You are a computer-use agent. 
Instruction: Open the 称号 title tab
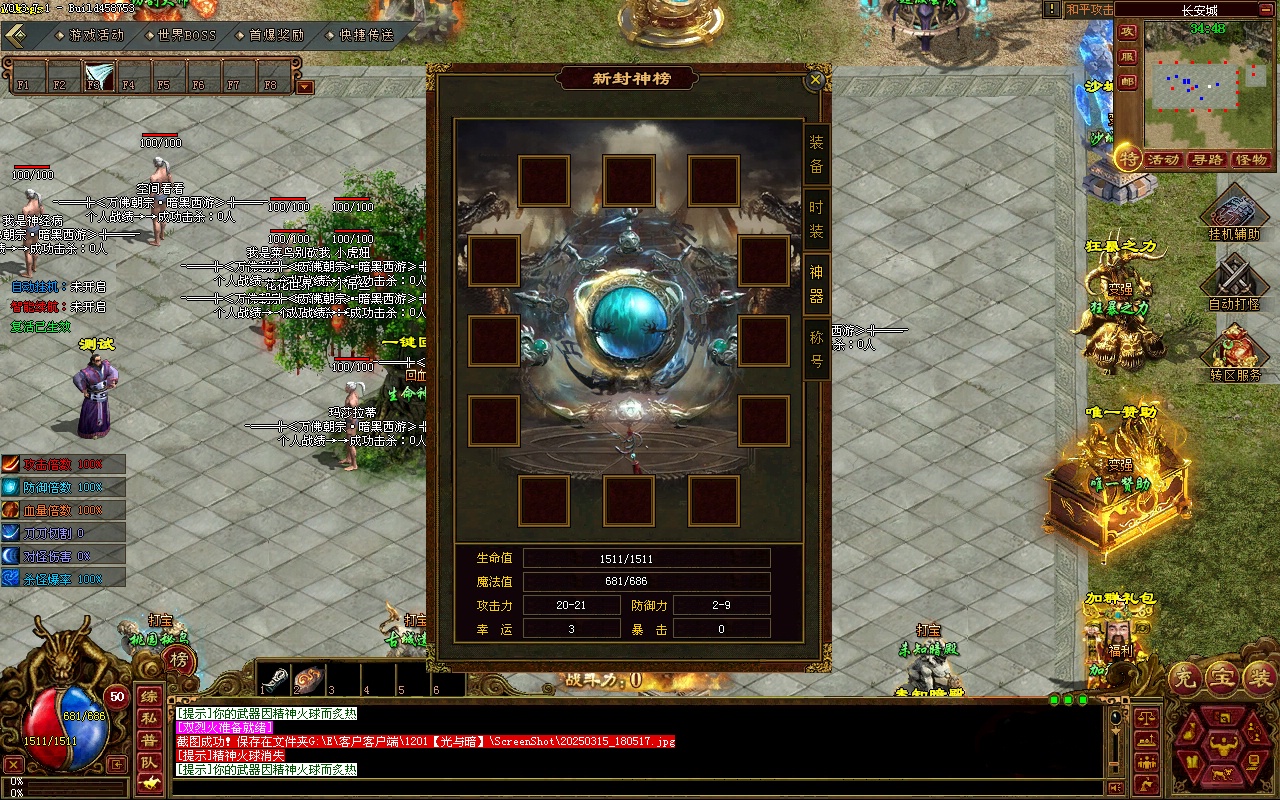pyautogui.click(x=817, y=349)
